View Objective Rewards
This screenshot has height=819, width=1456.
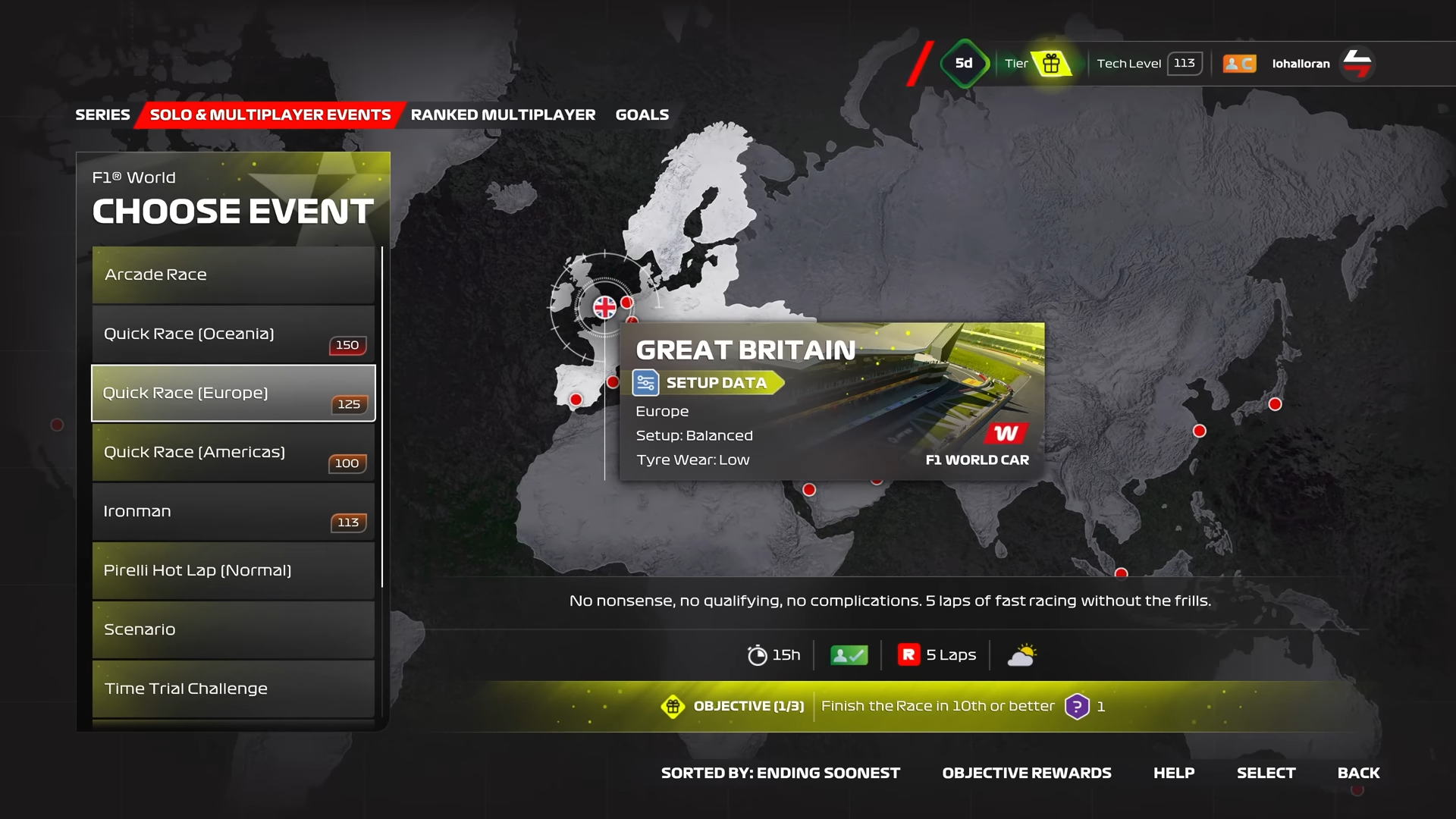[1027, 773]
